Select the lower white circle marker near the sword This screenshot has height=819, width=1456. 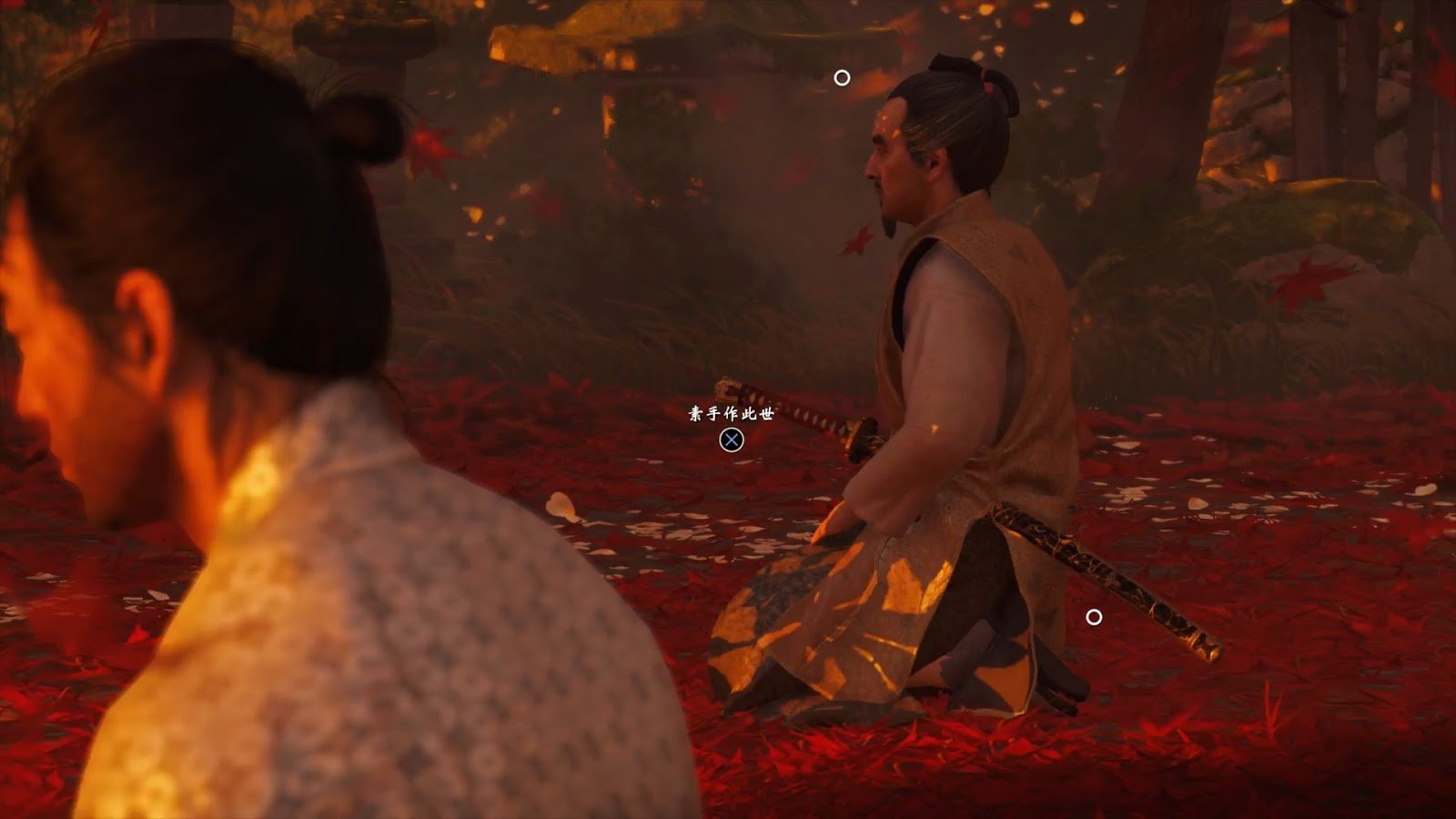1092,616
